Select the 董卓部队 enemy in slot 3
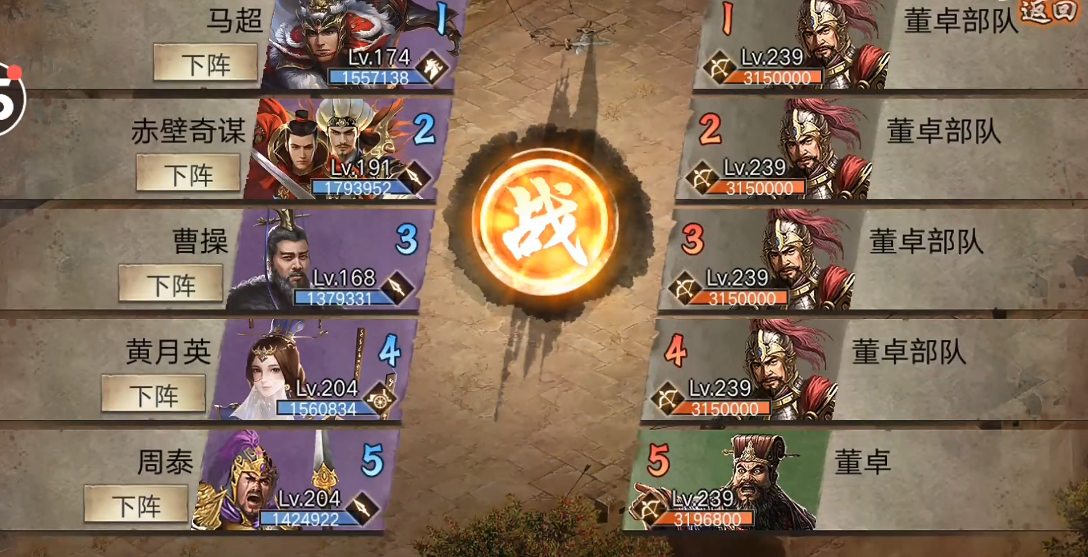 pyautogui.click(x=772, y=260)
